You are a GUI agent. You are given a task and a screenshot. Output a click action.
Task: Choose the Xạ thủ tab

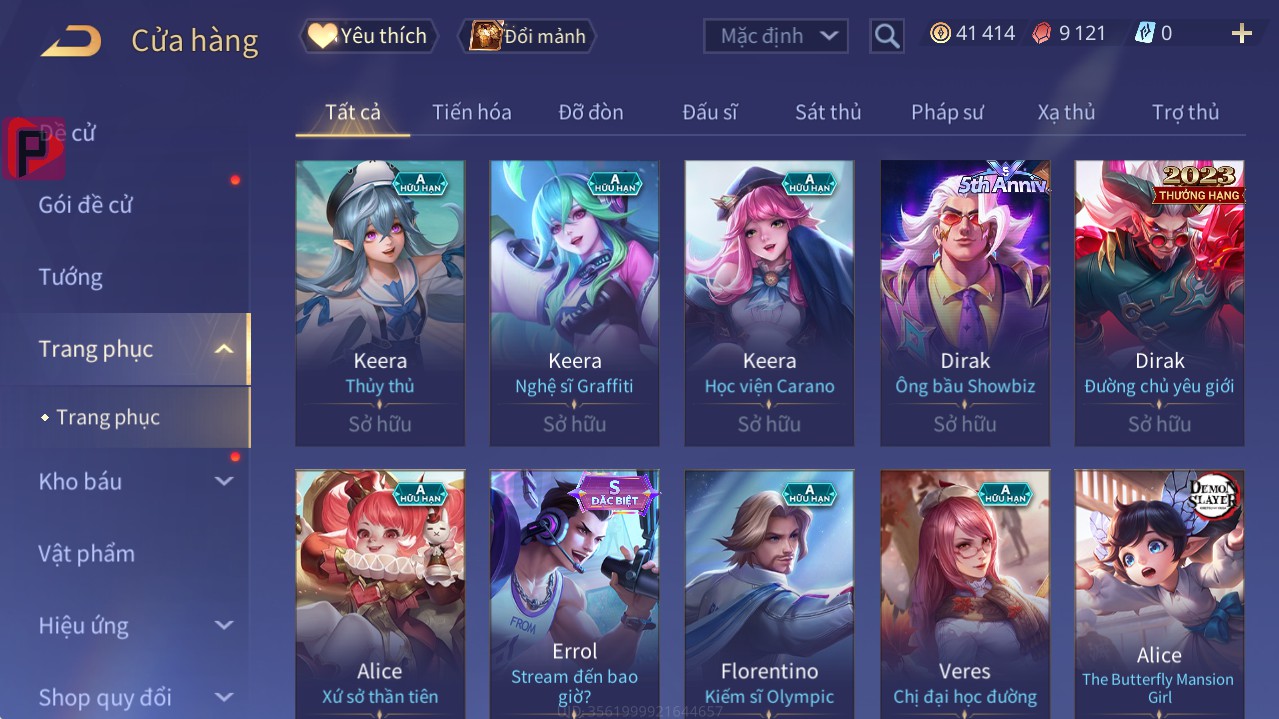click(1066, 112)
